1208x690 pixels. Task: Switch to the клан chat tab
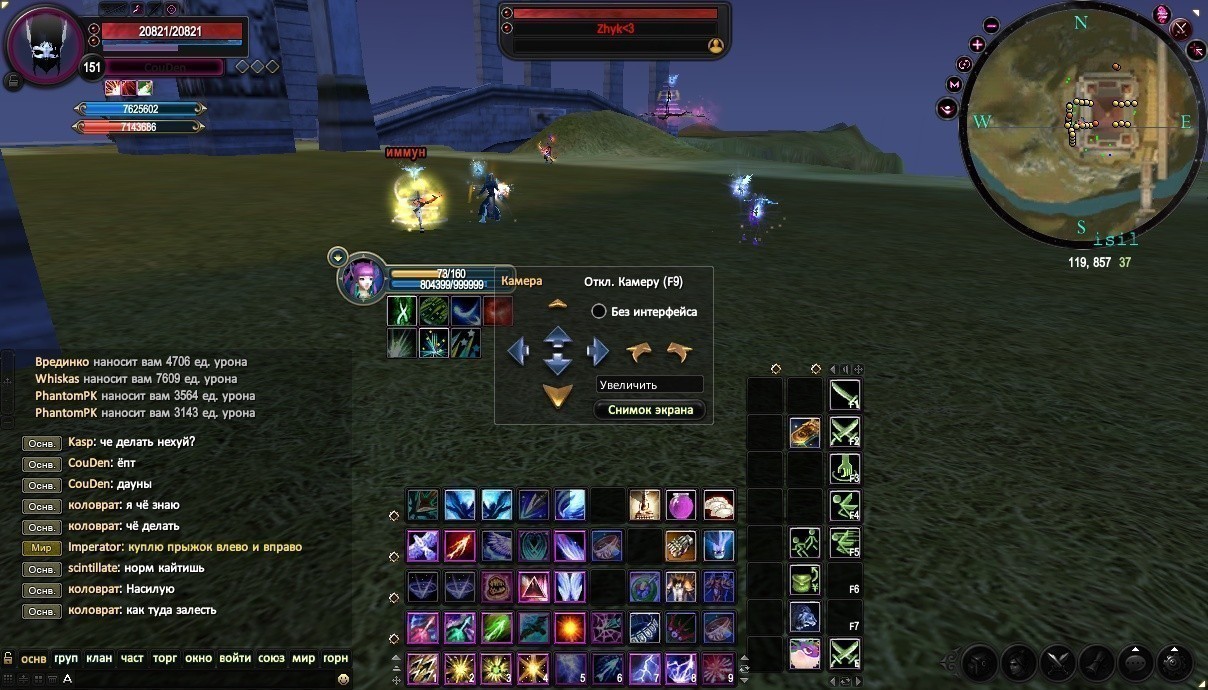click(x=99, y=658)
